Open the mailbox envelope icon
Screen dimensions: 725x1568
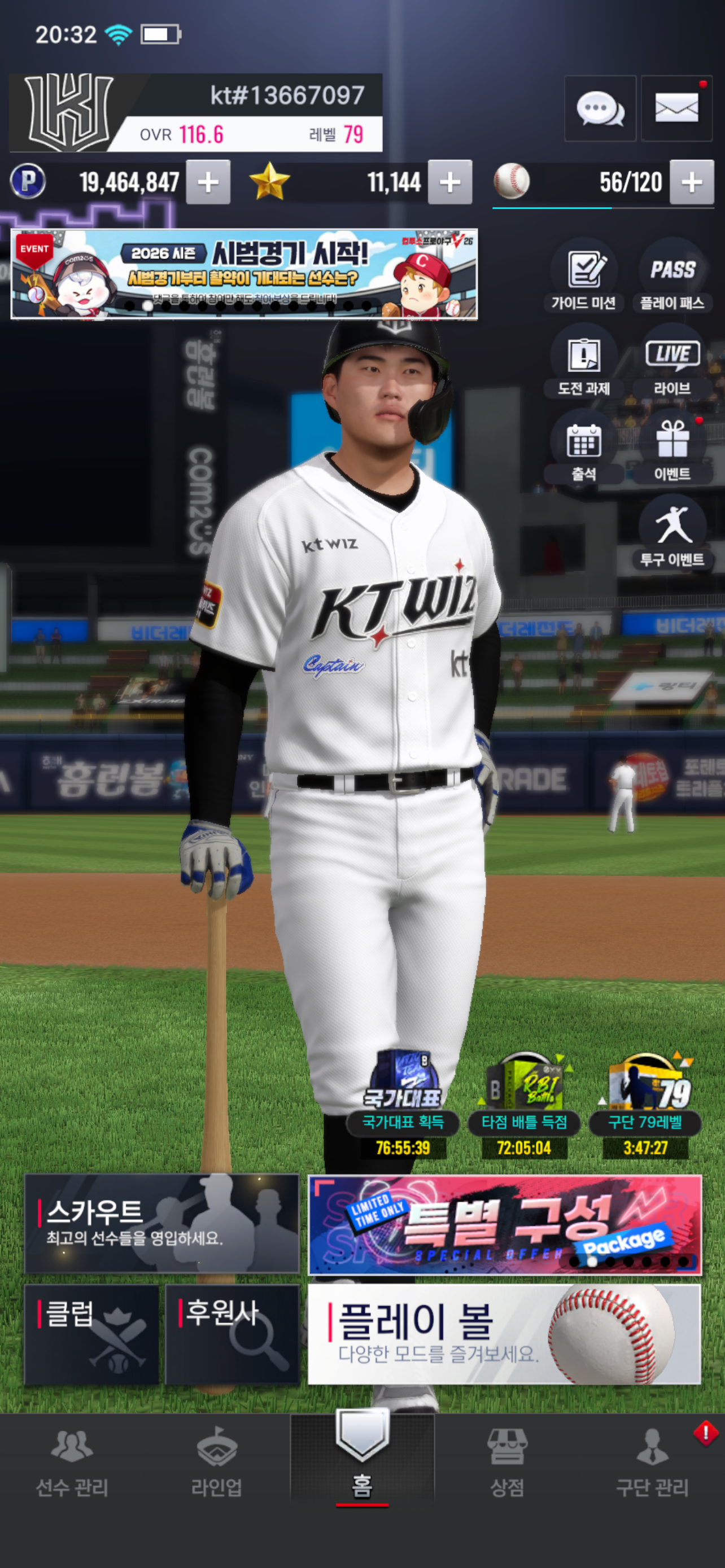[676, 109]
